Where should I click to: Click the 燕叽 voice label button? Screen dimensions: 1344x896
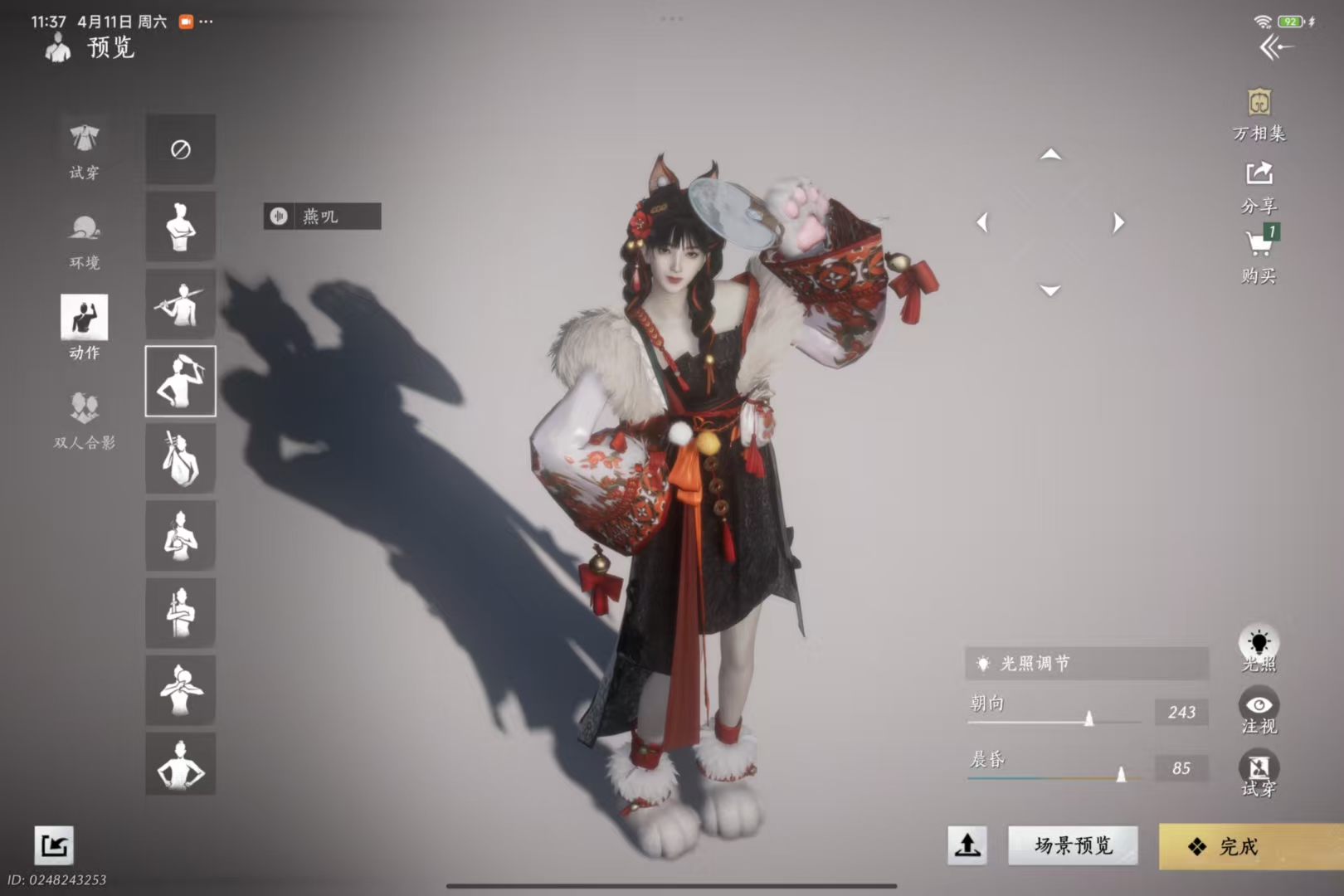(x=322, y=217)
